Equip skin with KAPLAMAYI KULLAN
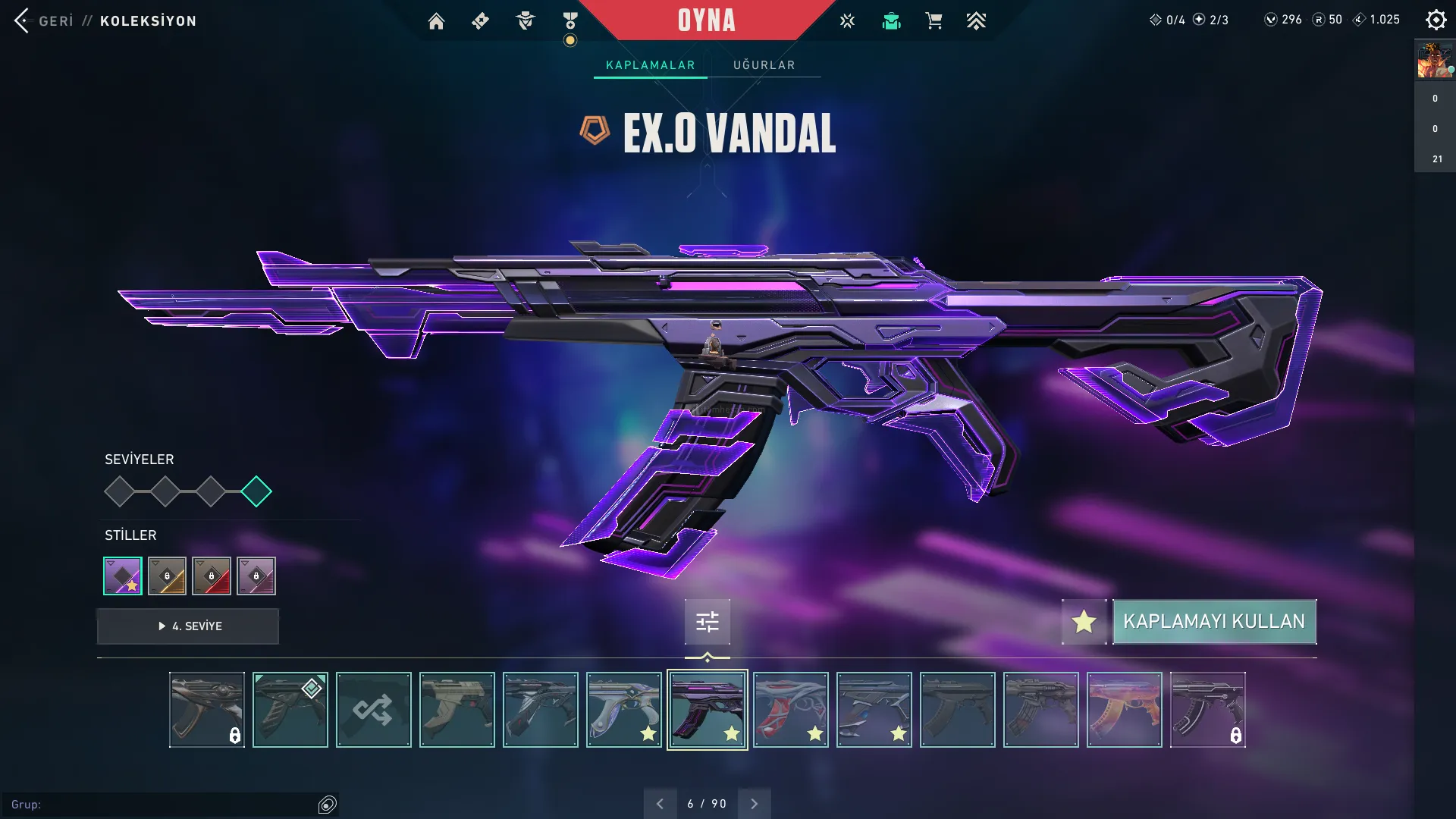The width and height of the screenshot is (1456, 819). coord(1214,622)
